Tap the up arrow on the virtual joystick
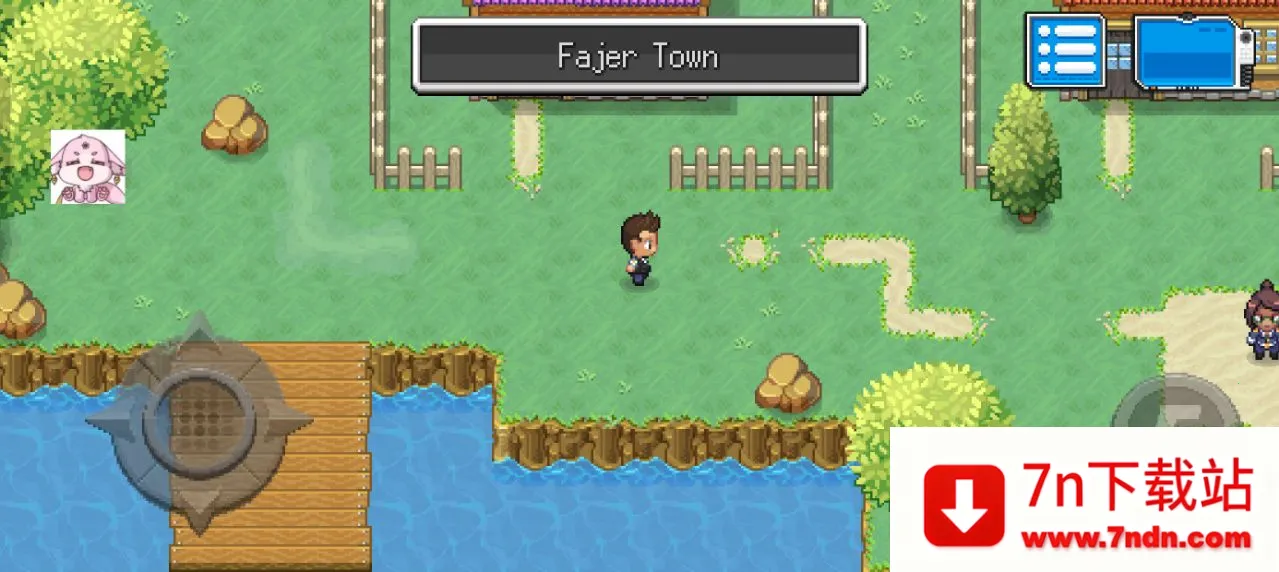Screen dimensions: 1279x572 click(x=199, y=340)
